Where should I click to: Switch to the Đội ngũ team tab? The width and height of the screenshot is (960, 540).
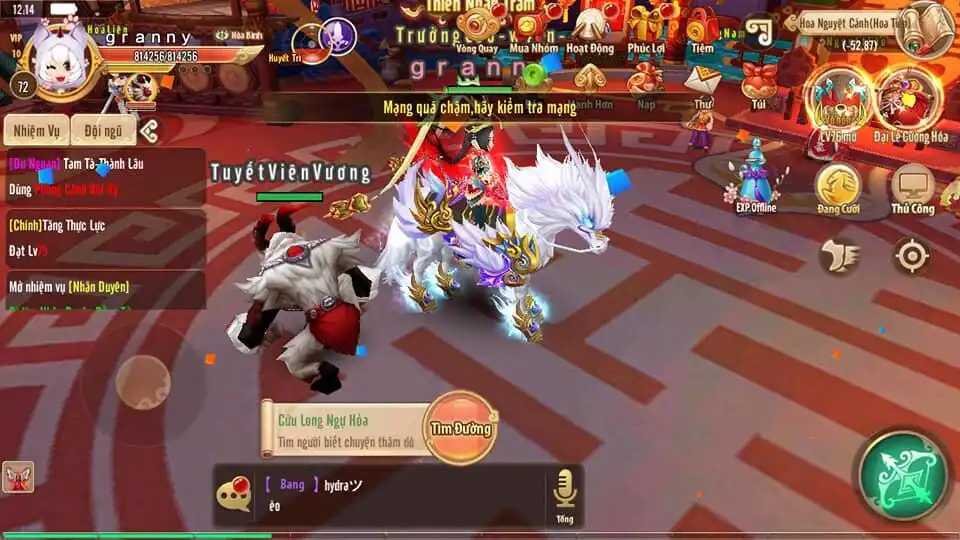pos(103,131)
